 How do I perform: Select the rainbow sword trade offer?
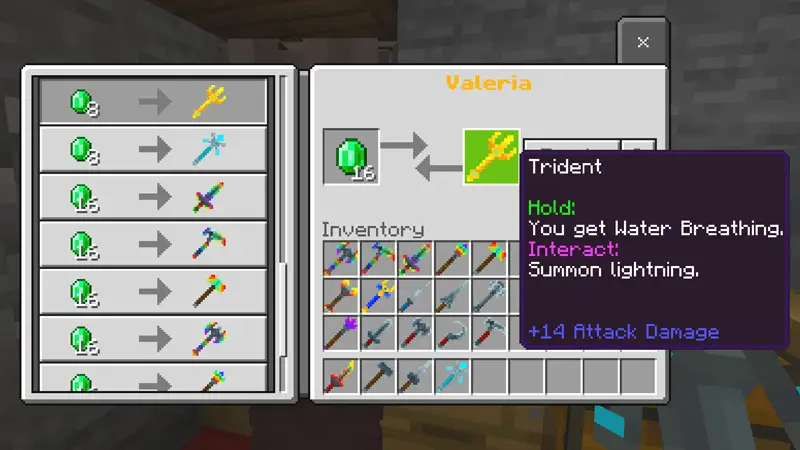[x=153, y=197]
